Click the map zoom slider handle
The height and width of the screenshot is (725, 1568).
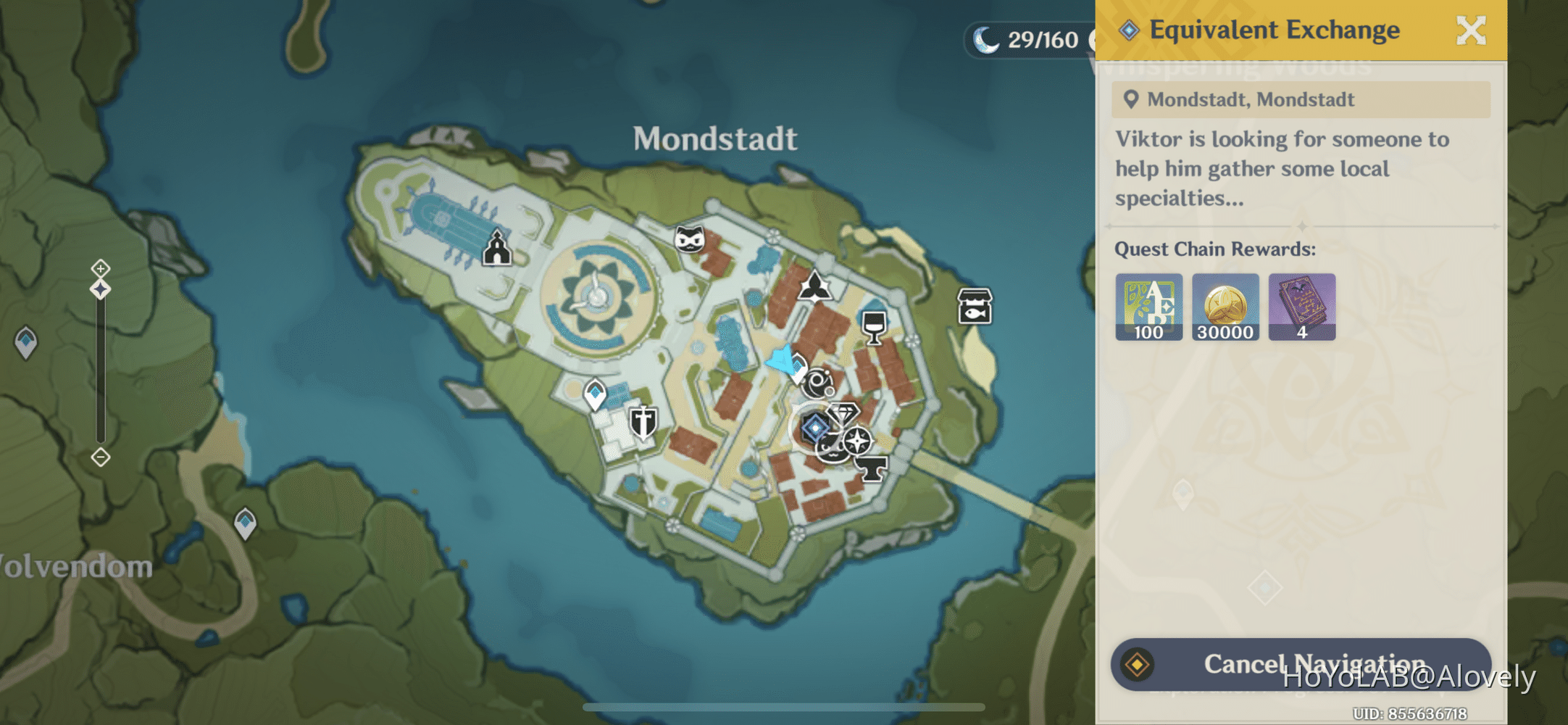pos(99,289)
